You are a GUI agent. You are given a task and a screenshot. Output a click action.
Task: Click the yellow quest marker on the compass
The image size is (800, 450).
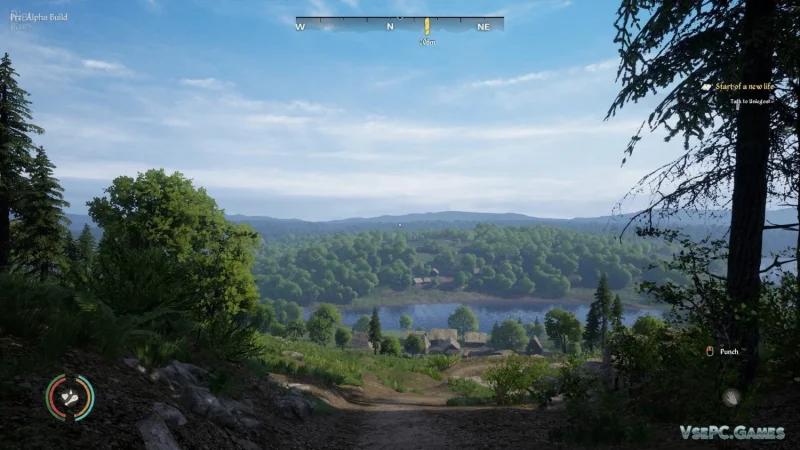click(427, 26)
